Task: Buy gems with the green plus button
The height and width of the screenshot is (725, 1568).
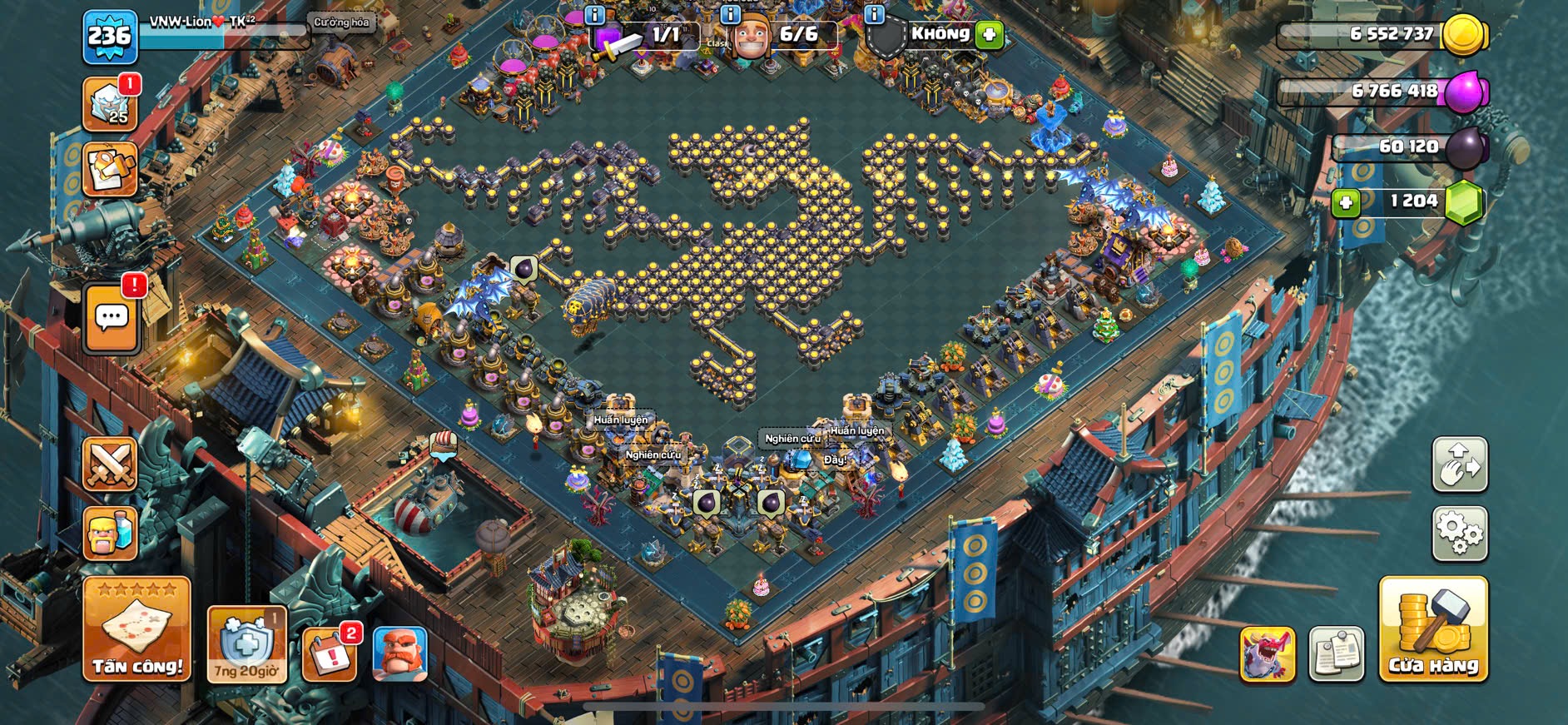Action: (x=1345, y=202)
